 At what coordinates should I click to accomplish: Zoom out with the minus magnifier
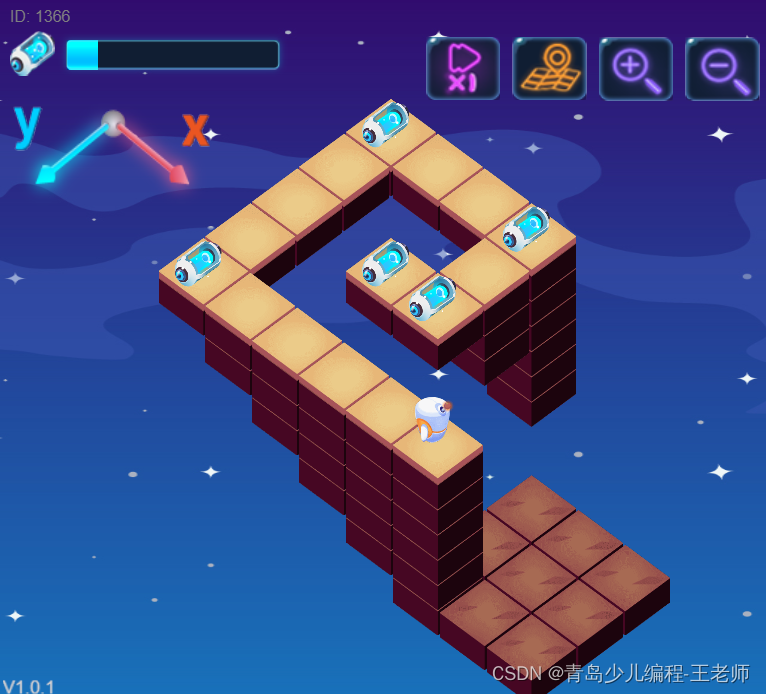[722, 68]
